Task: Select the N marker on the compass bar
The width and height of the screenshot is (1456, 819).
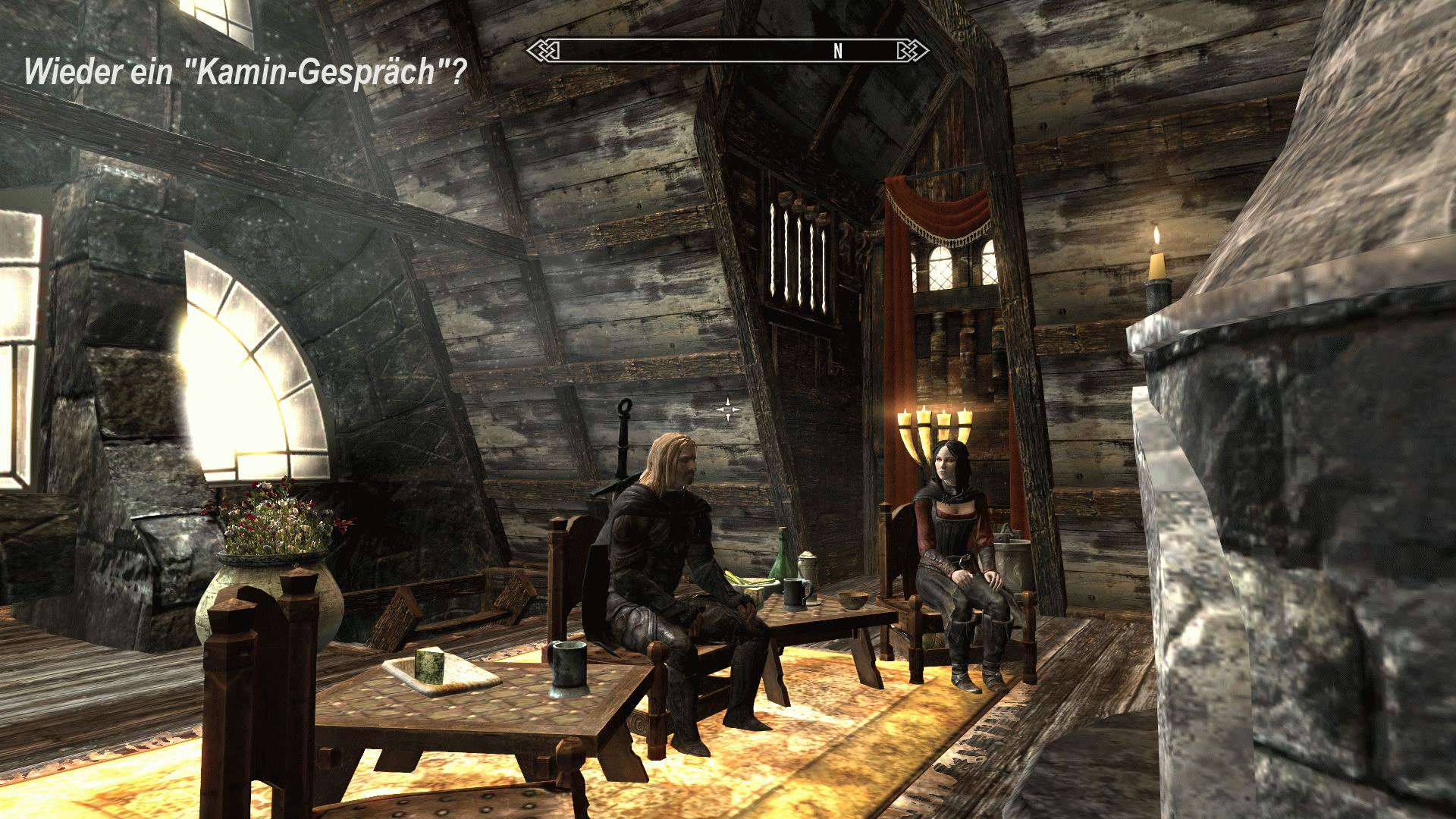Action: click(x=837, y=52)
